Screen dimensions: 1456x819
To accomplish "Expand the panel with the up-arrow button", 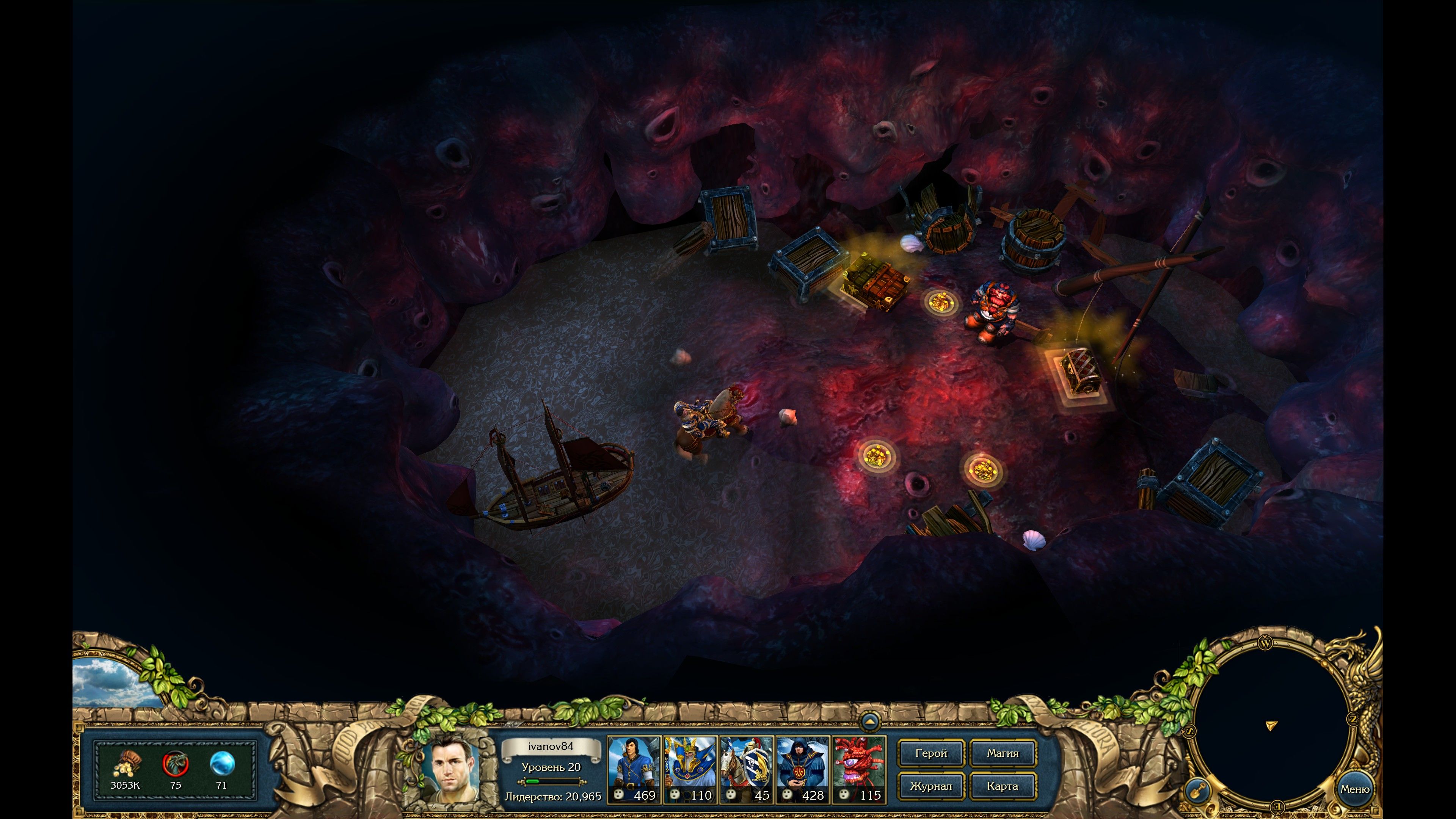I will click(869, 721).
